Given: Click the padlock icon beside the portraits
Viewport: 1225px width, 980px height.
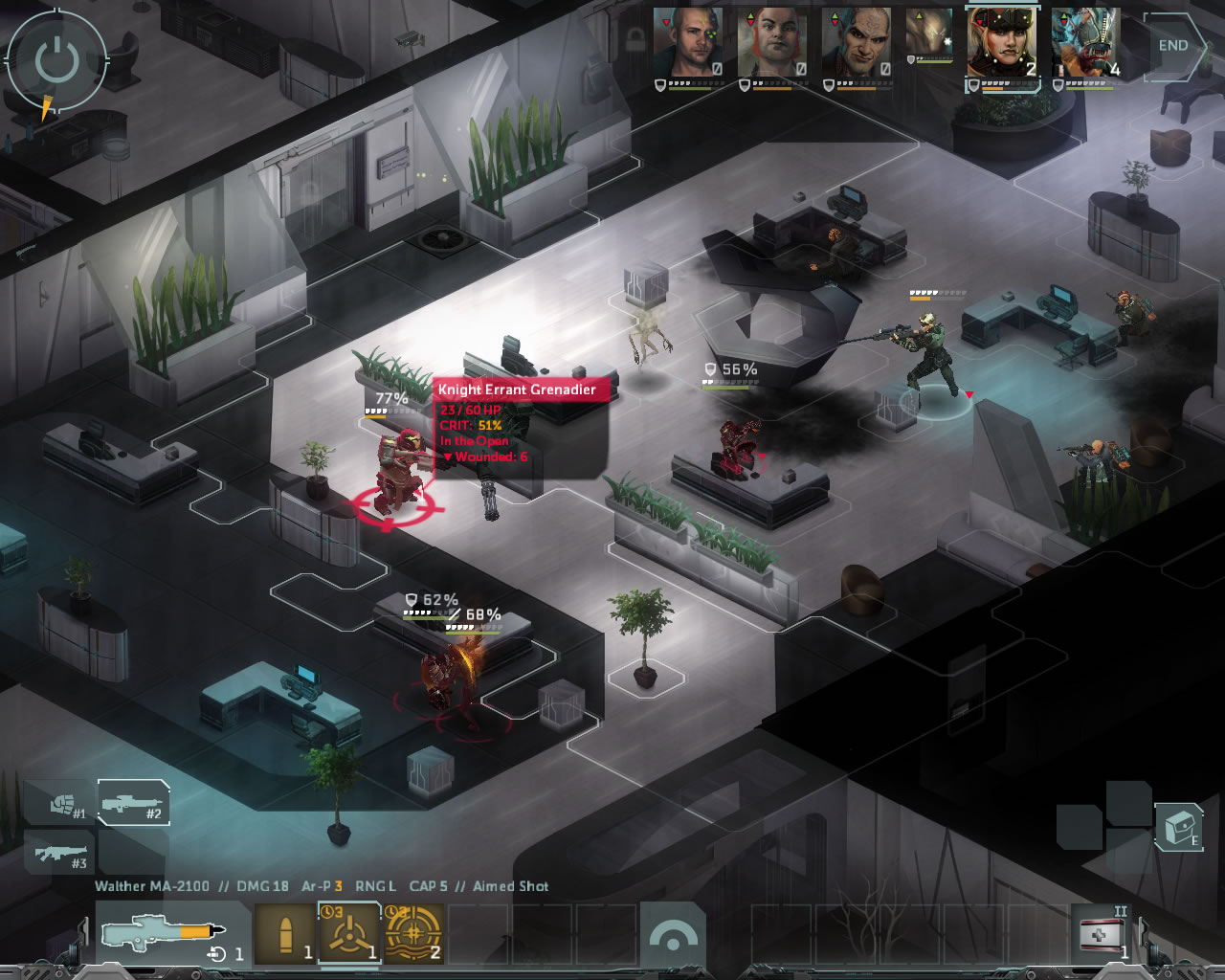Looking at the screenshot, I should 634,39.
